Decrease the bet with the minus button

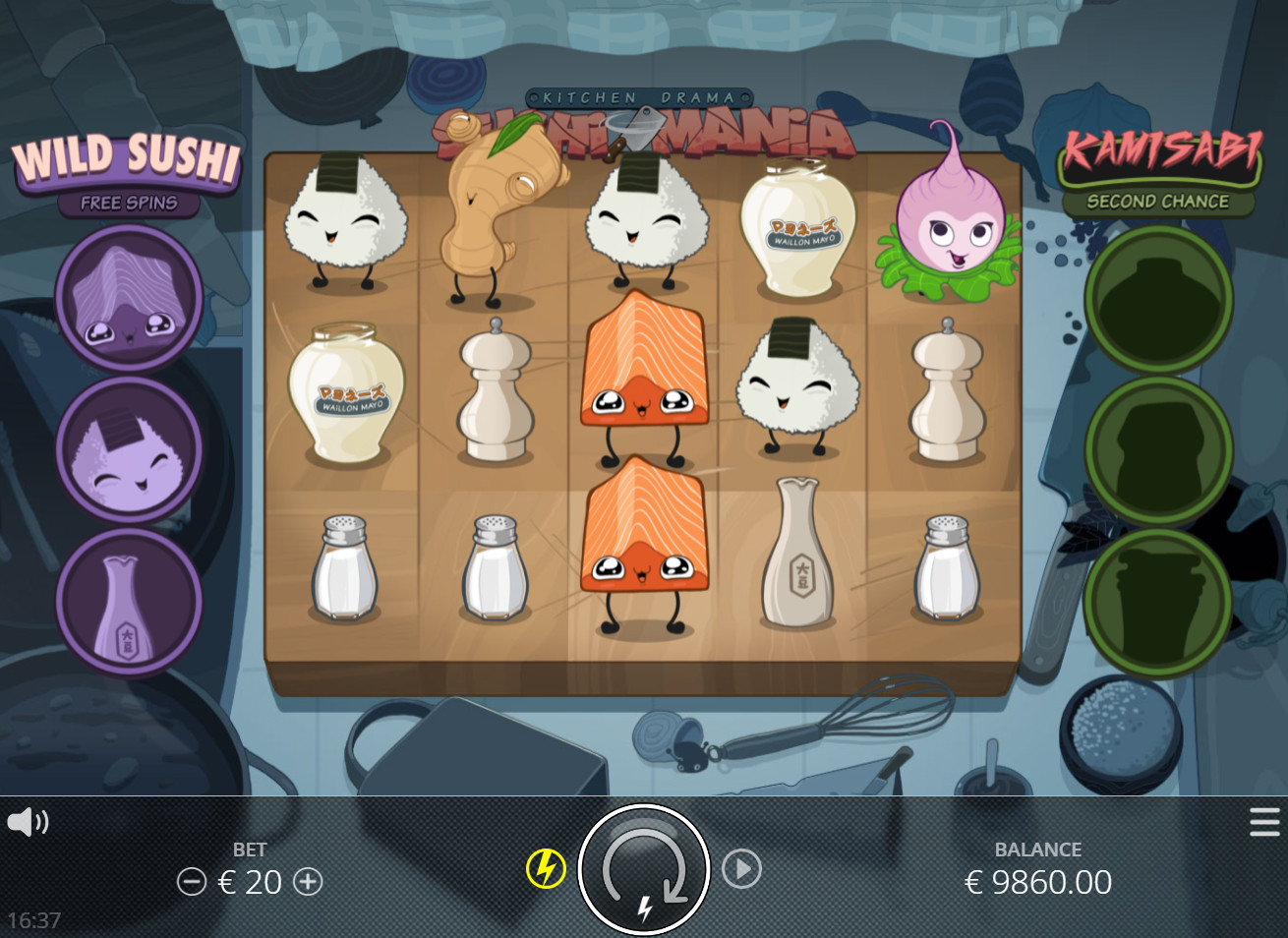(191, 882)
